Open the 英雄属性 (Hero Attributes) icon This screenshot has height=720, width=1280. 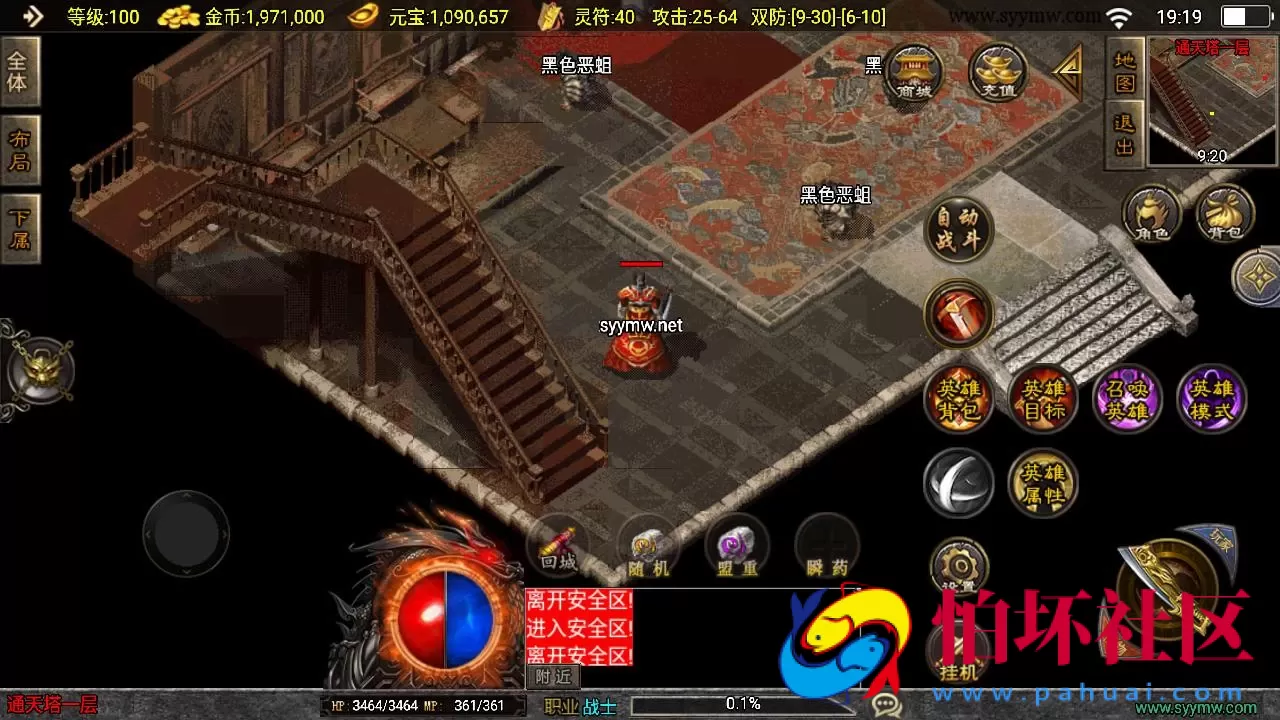click(1042, 482)
